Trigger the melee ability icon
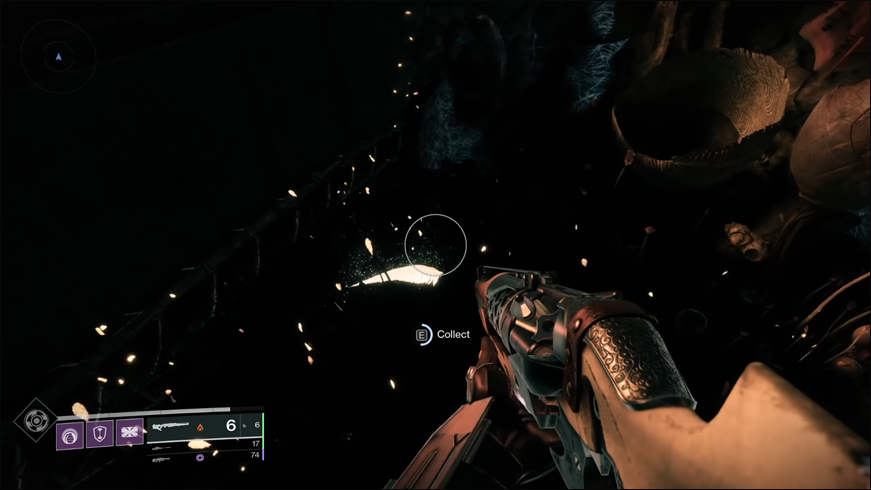Viewport: 871px width, 490px height. coord(130,432)
